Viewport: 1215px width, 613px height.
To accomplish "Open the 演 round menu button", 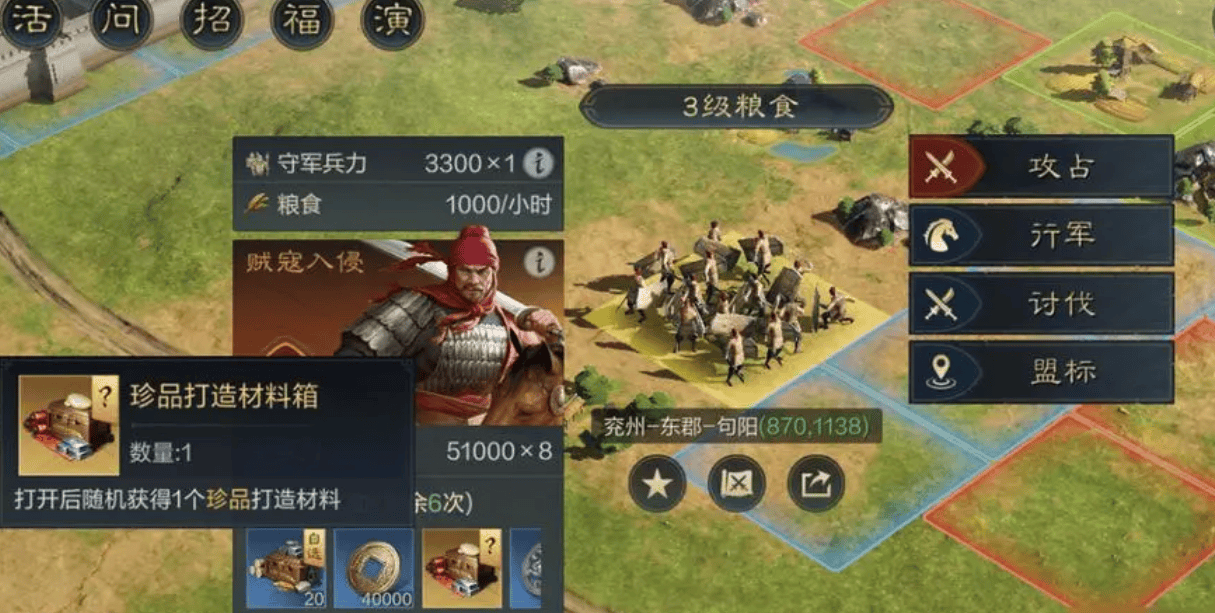I will [392, 20].
